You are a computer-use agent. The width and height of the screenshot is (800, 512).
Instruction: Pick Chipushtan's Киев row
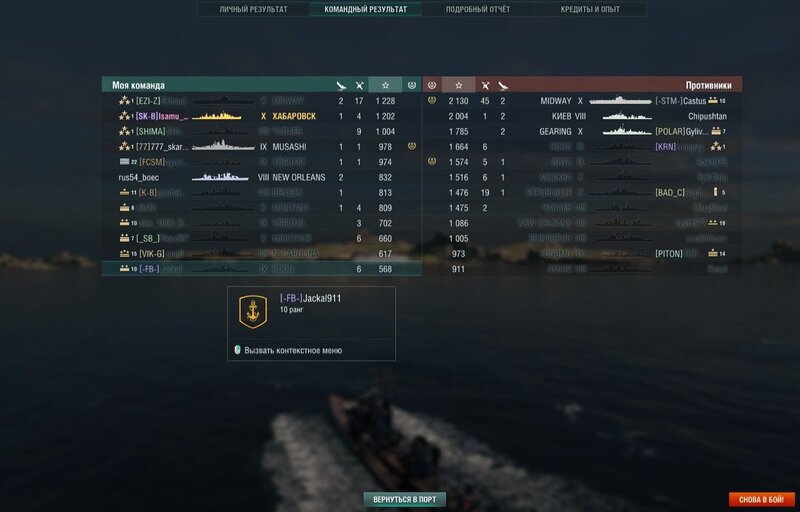click(x=600, y=116)
